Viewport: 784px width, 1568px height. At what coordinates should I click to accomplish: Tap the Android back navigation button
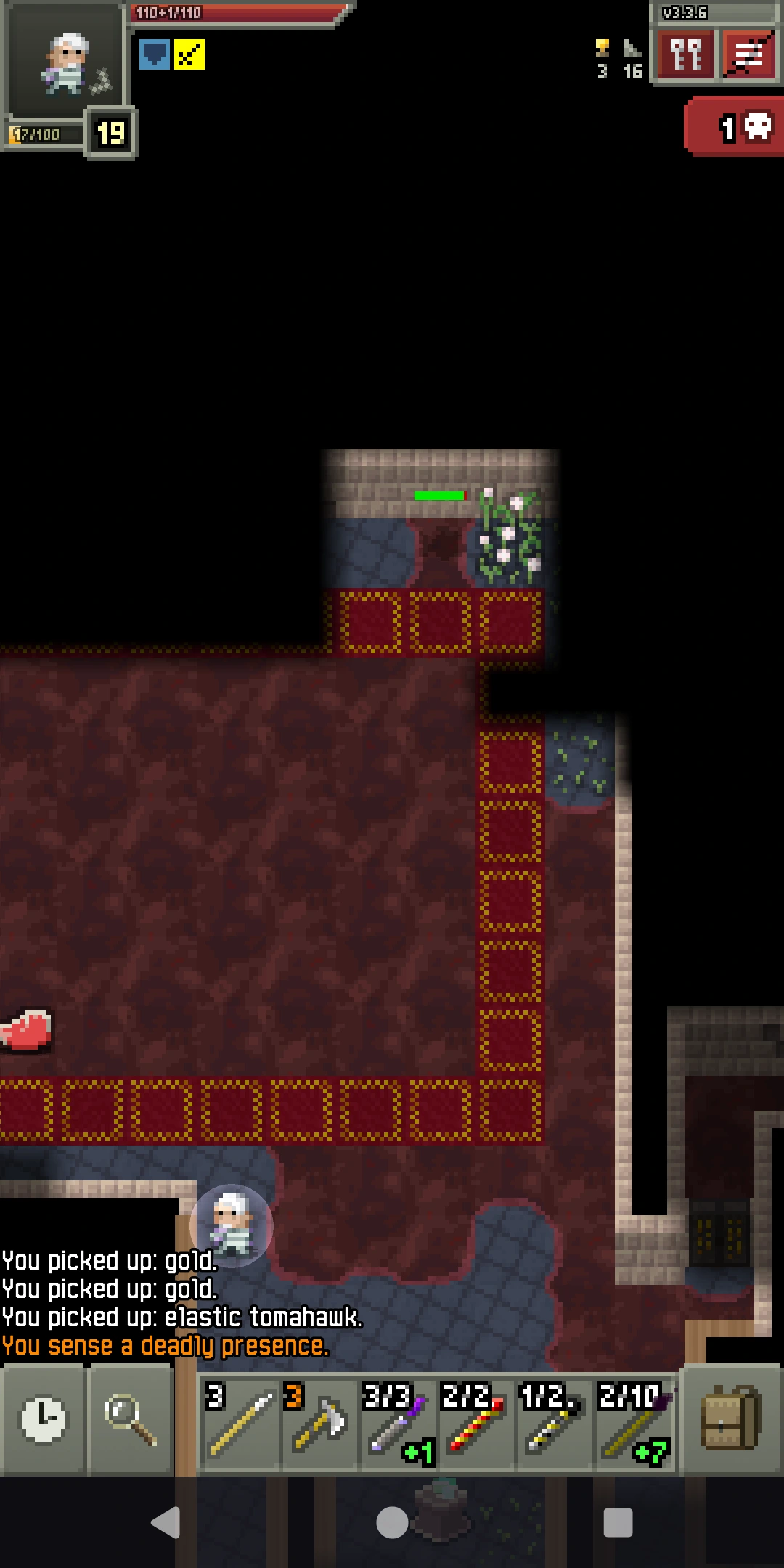point(166,1522)
